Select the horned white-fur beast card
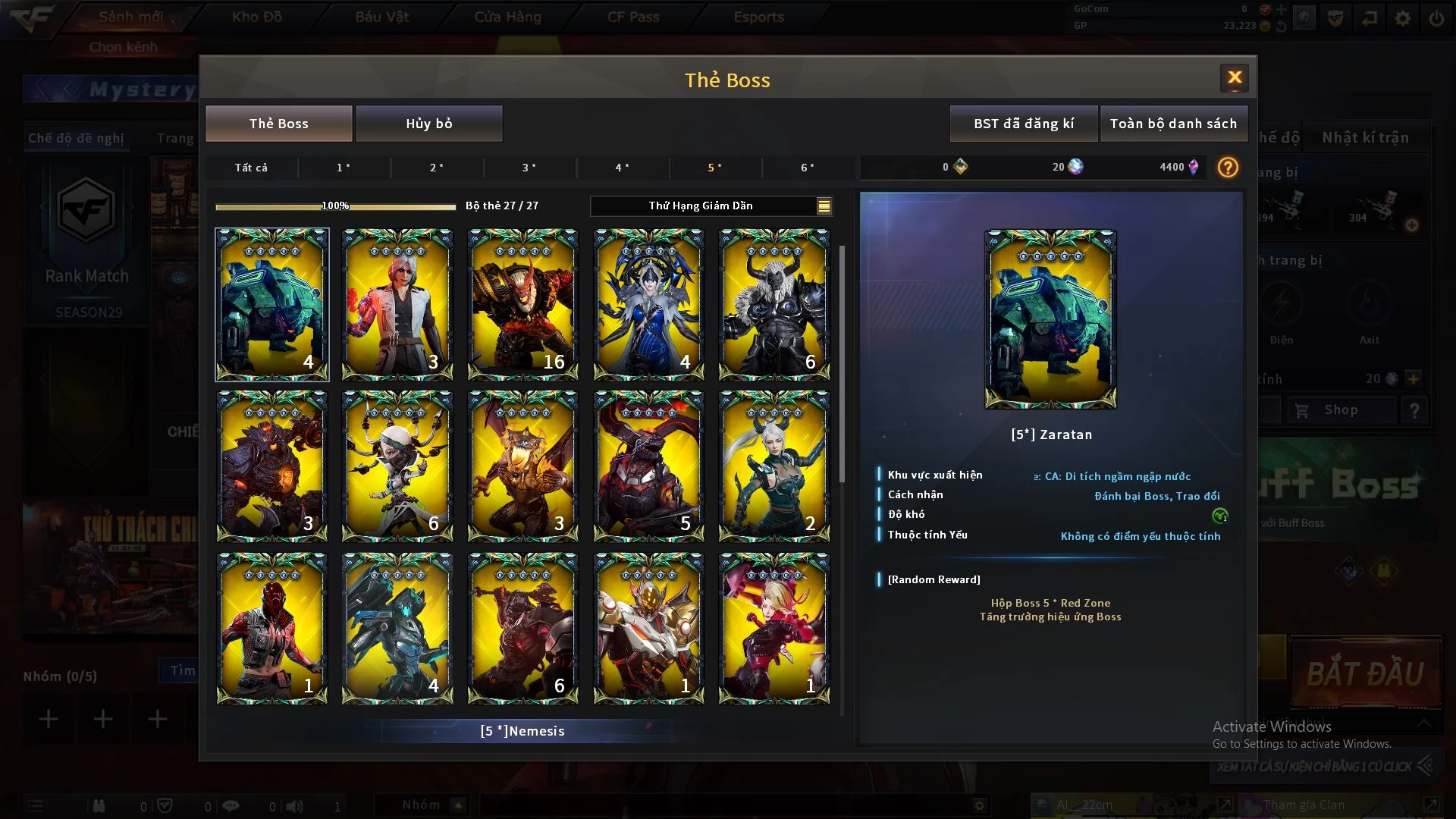1456x819 pixels. click(x=773, y=304)
